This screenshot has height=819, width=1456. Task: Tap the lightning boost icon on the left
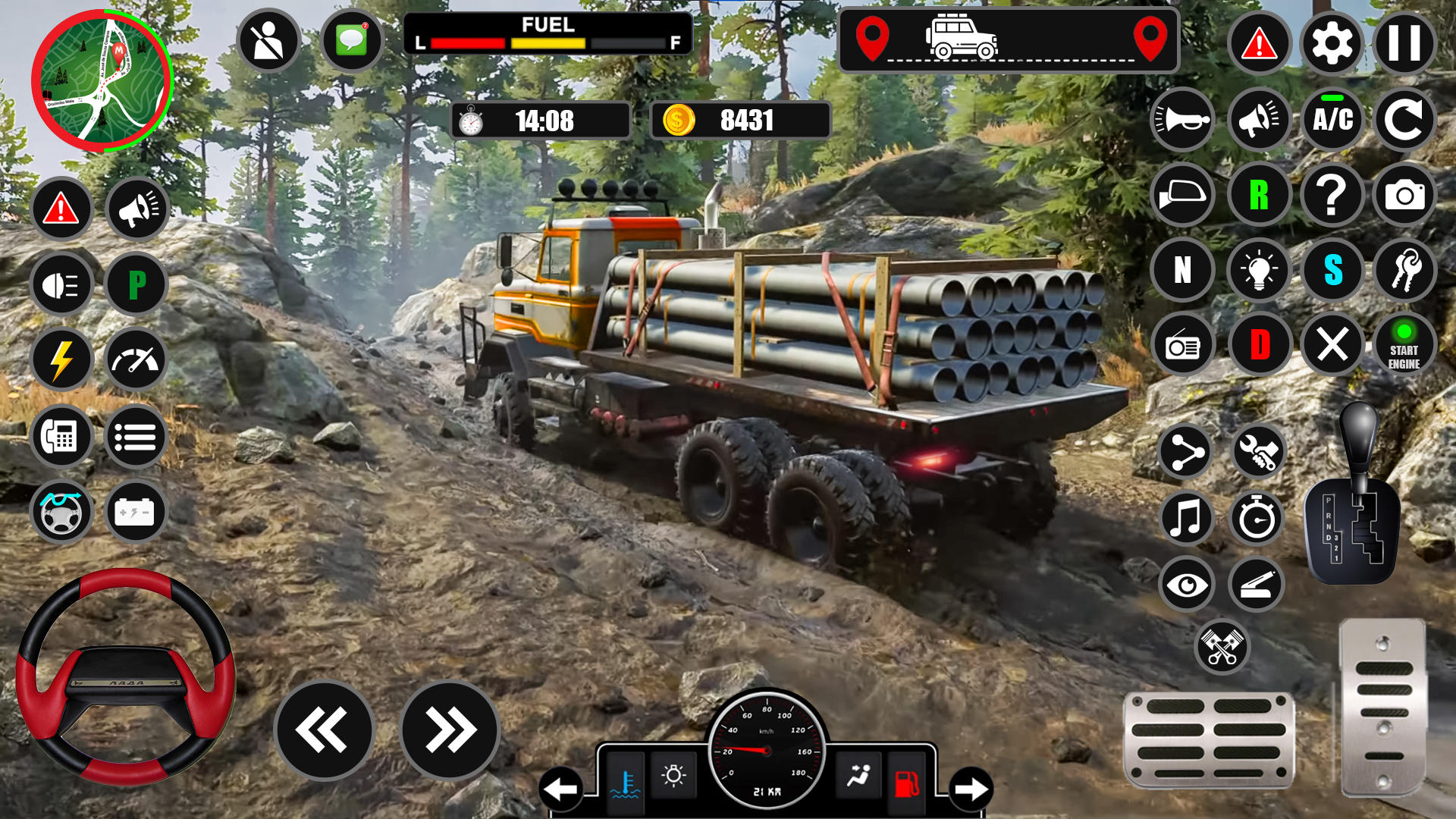(x=63, y=361)
